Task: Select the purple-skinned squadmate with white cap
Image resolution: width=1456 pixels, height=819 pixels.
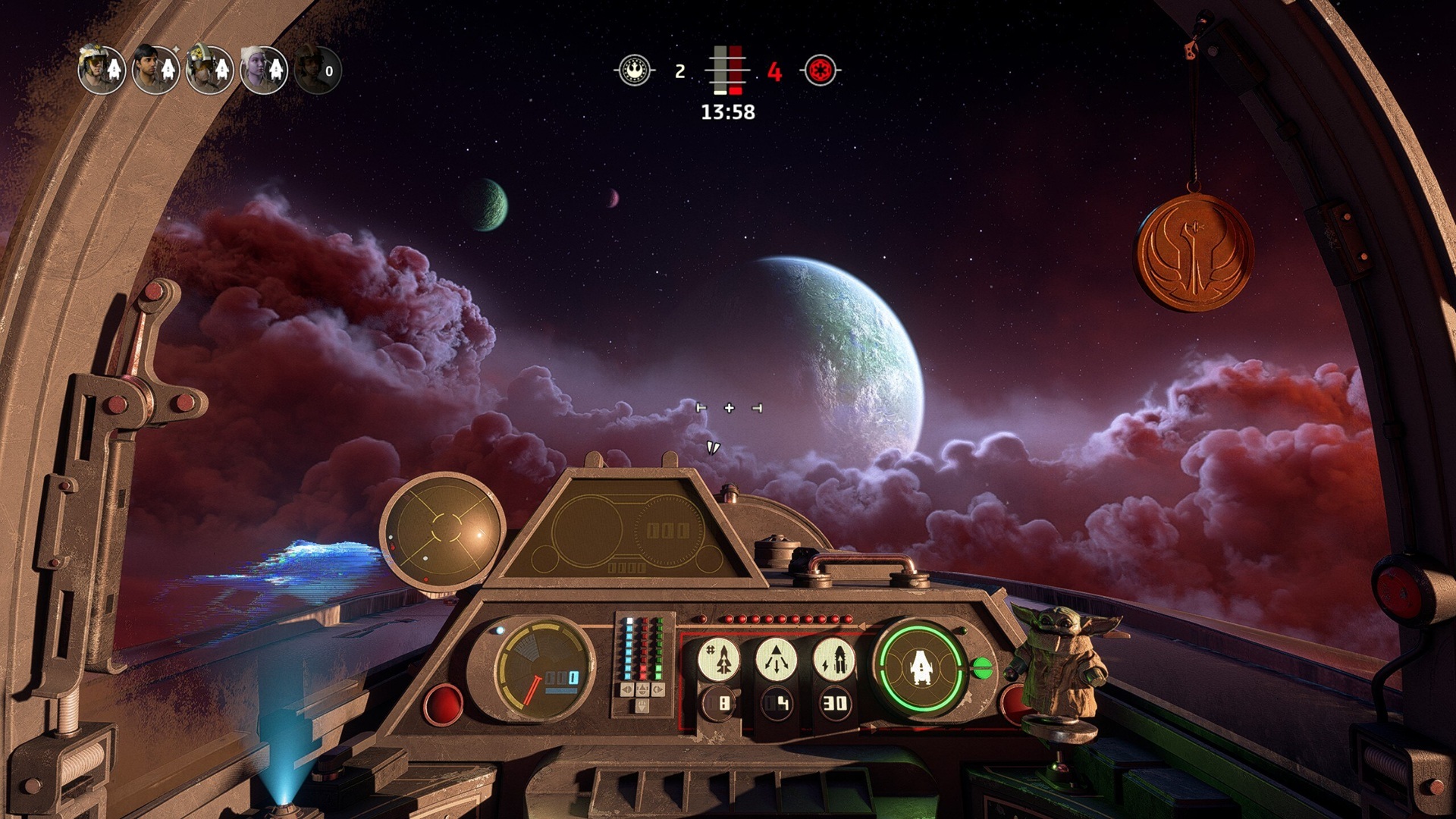Action: [x=263, y=70]
